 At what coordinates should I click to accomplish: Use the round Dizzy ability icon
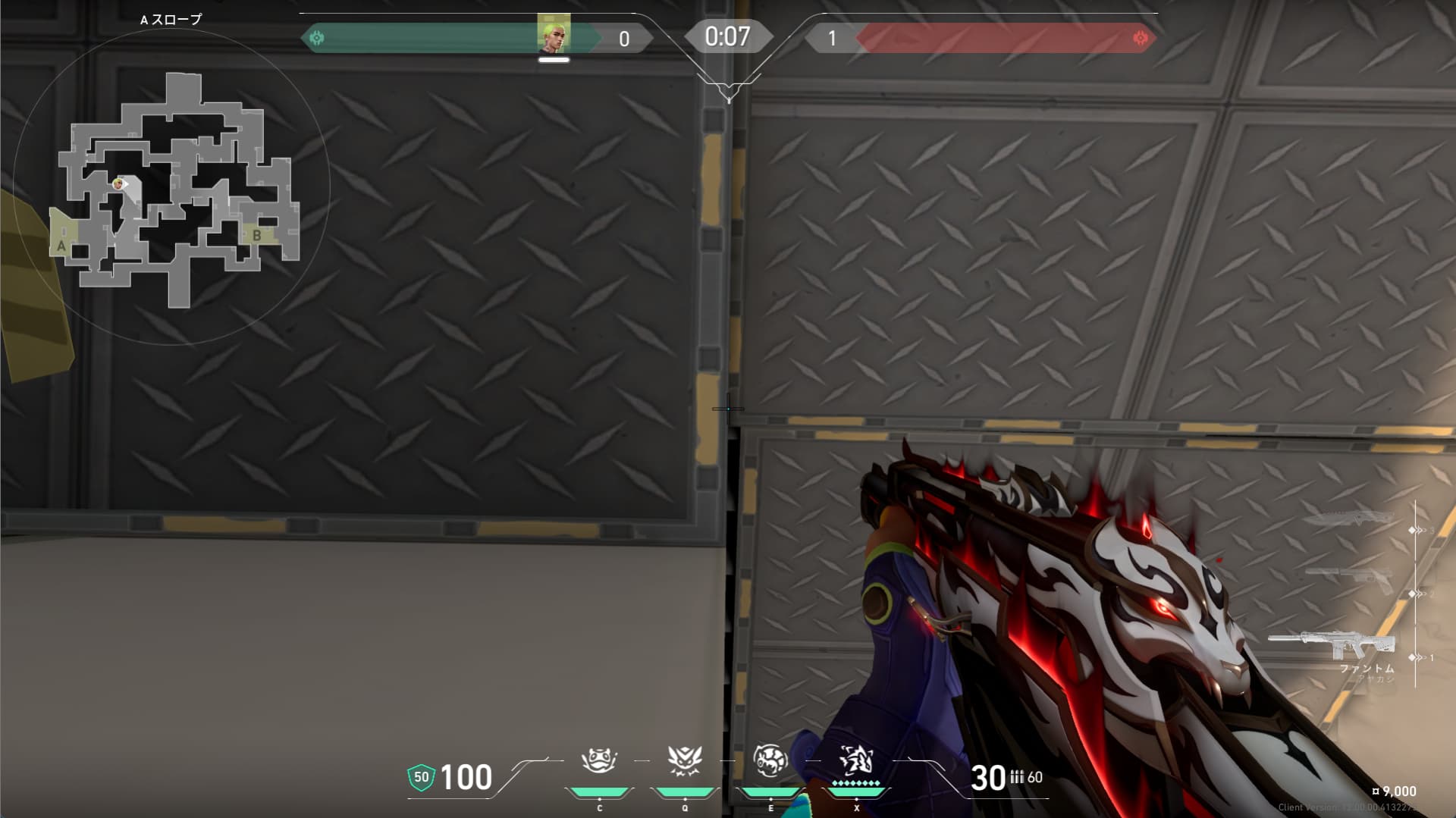[770, 760]
